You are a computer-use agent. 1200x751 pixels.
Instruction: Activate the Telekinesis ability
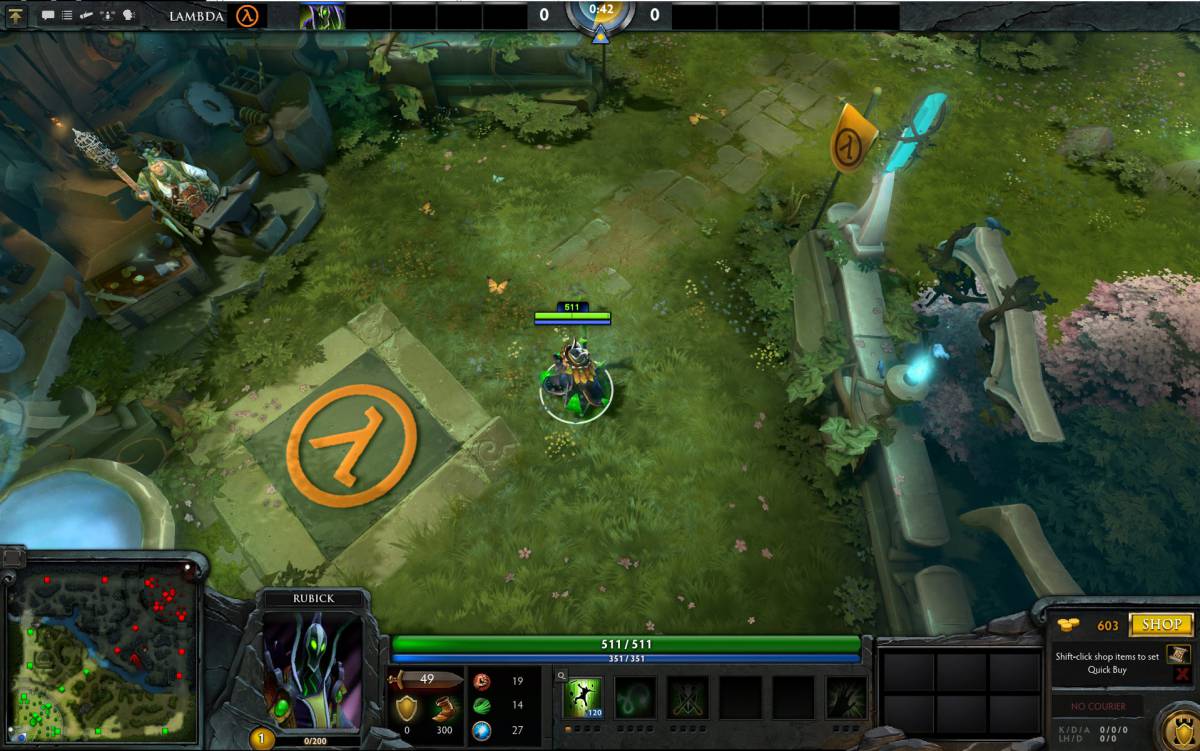(582, 697)
